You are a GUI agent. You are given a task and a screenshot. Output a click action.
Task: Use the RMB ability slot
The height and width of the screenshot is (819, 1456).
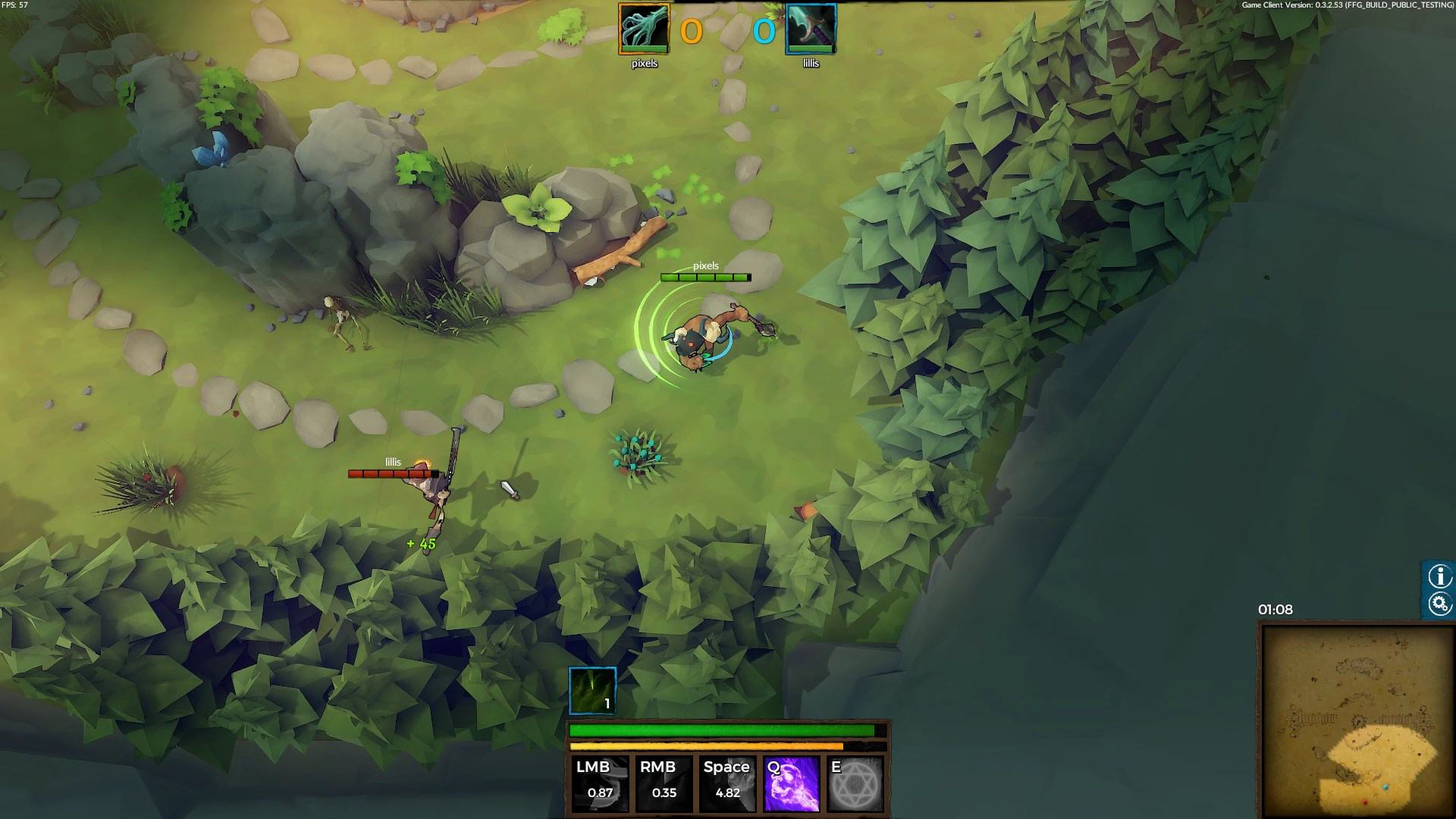coord(664,783)
